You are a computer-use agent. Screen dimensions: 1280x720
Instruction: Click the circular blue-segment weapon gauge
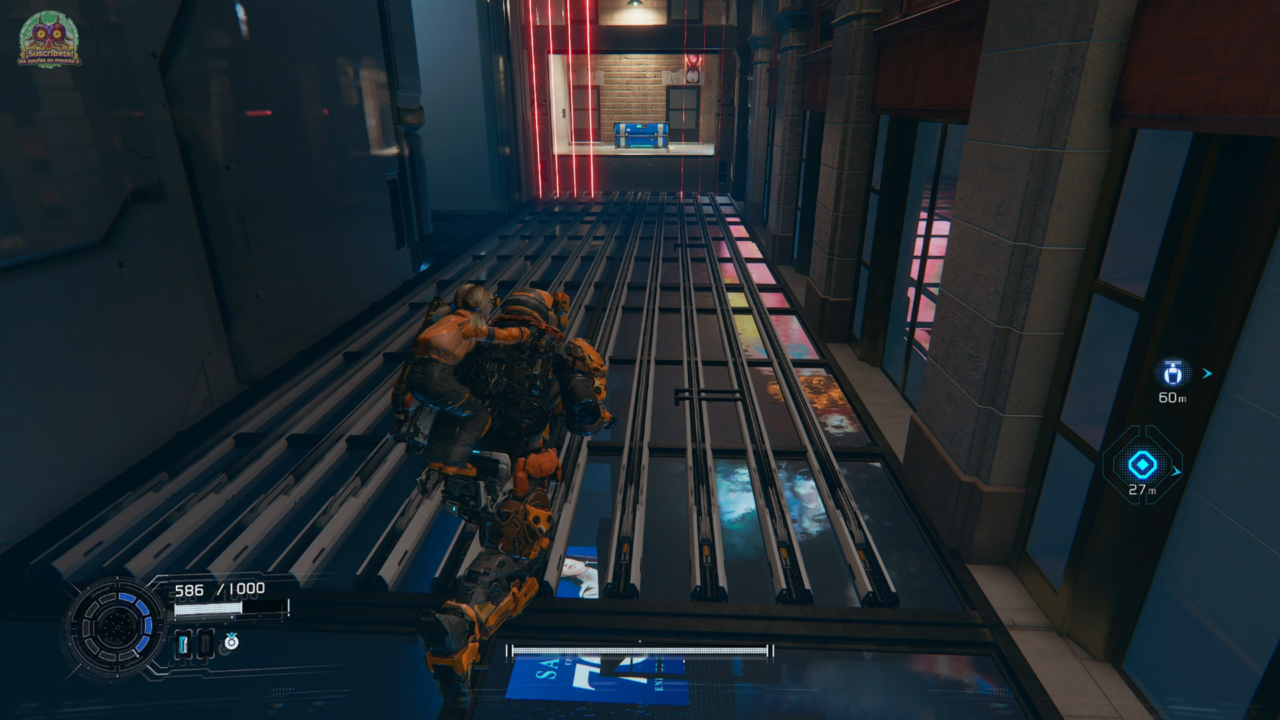pyautogui.click(x=114, y=629)
